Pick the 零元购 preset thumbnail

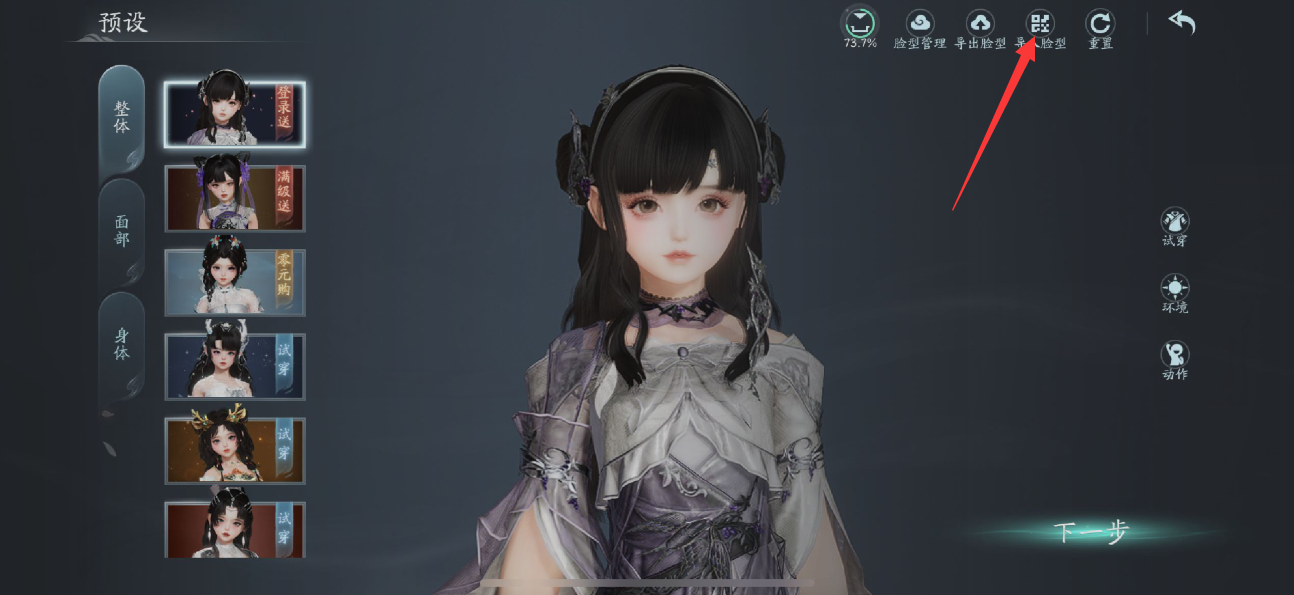(x=235, y=283)
